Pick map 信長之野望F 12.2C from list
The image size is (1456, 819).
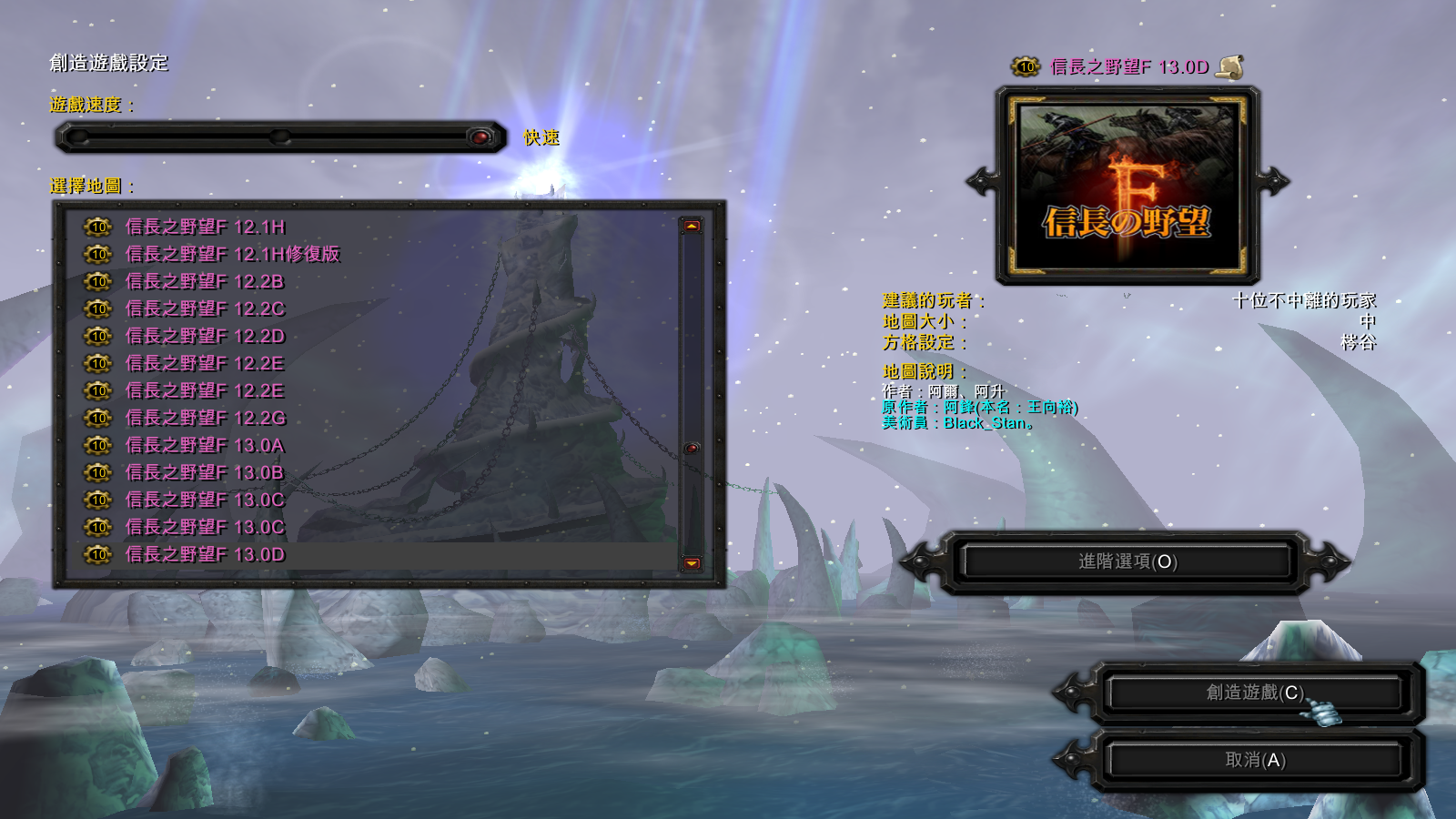[x=205, y=308]
